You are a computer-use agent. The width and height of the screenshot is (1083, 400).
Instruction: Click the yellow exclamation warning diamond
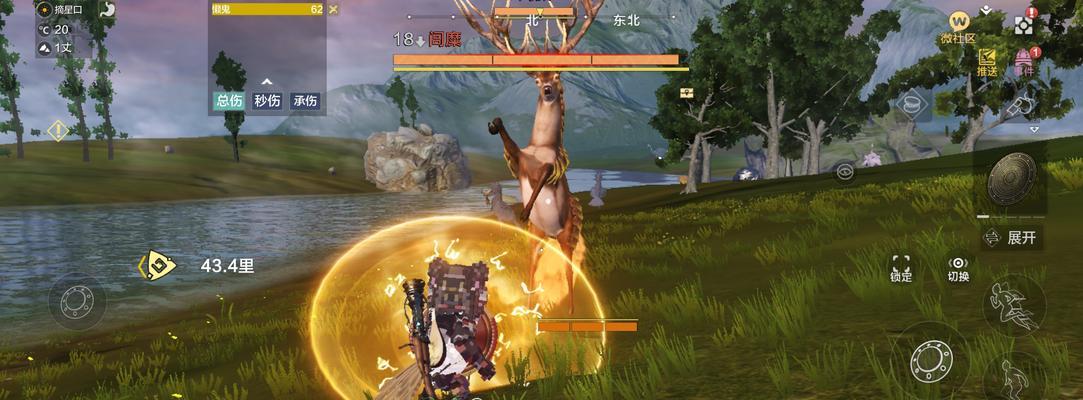pyautogui.click(x=58, y=130)
